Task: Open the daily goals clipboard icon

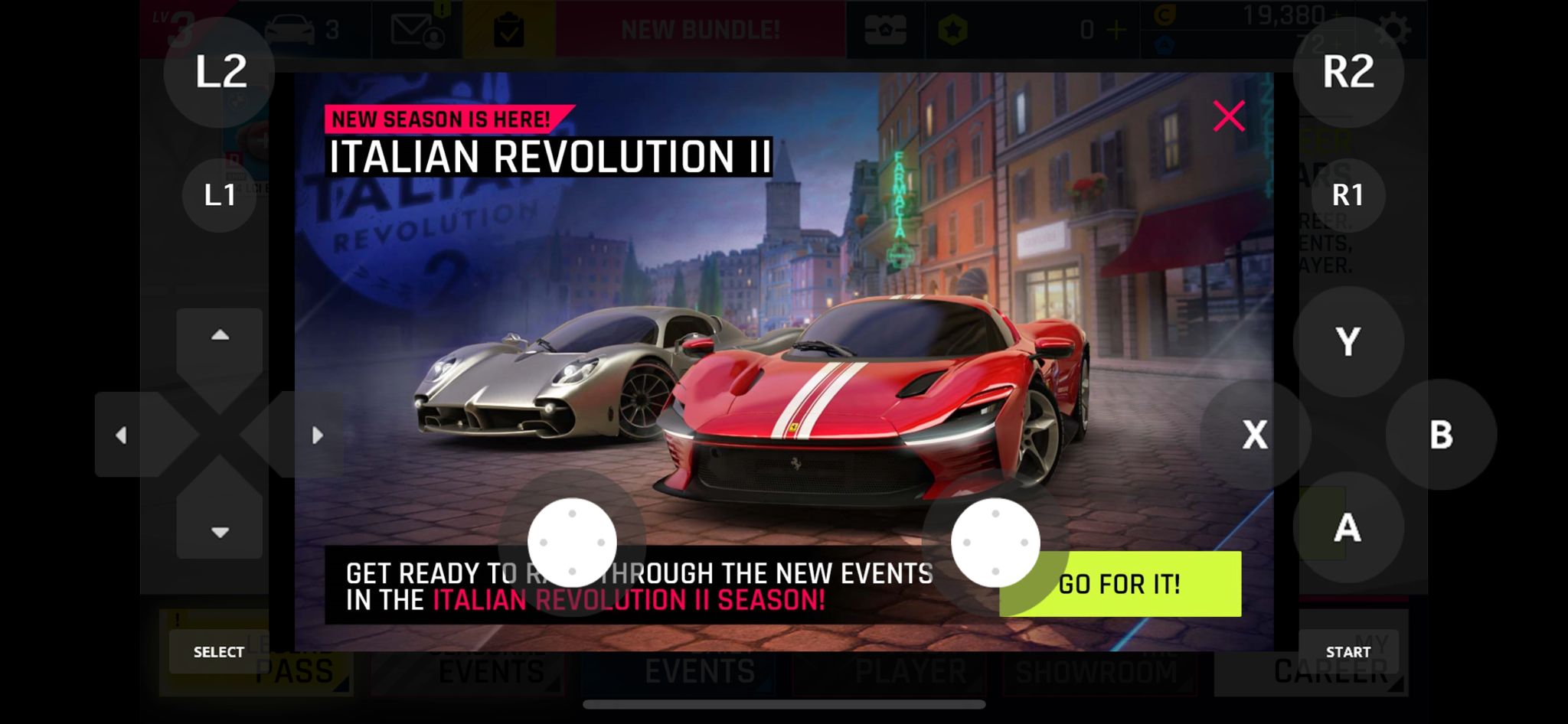Action: [508, 31]
